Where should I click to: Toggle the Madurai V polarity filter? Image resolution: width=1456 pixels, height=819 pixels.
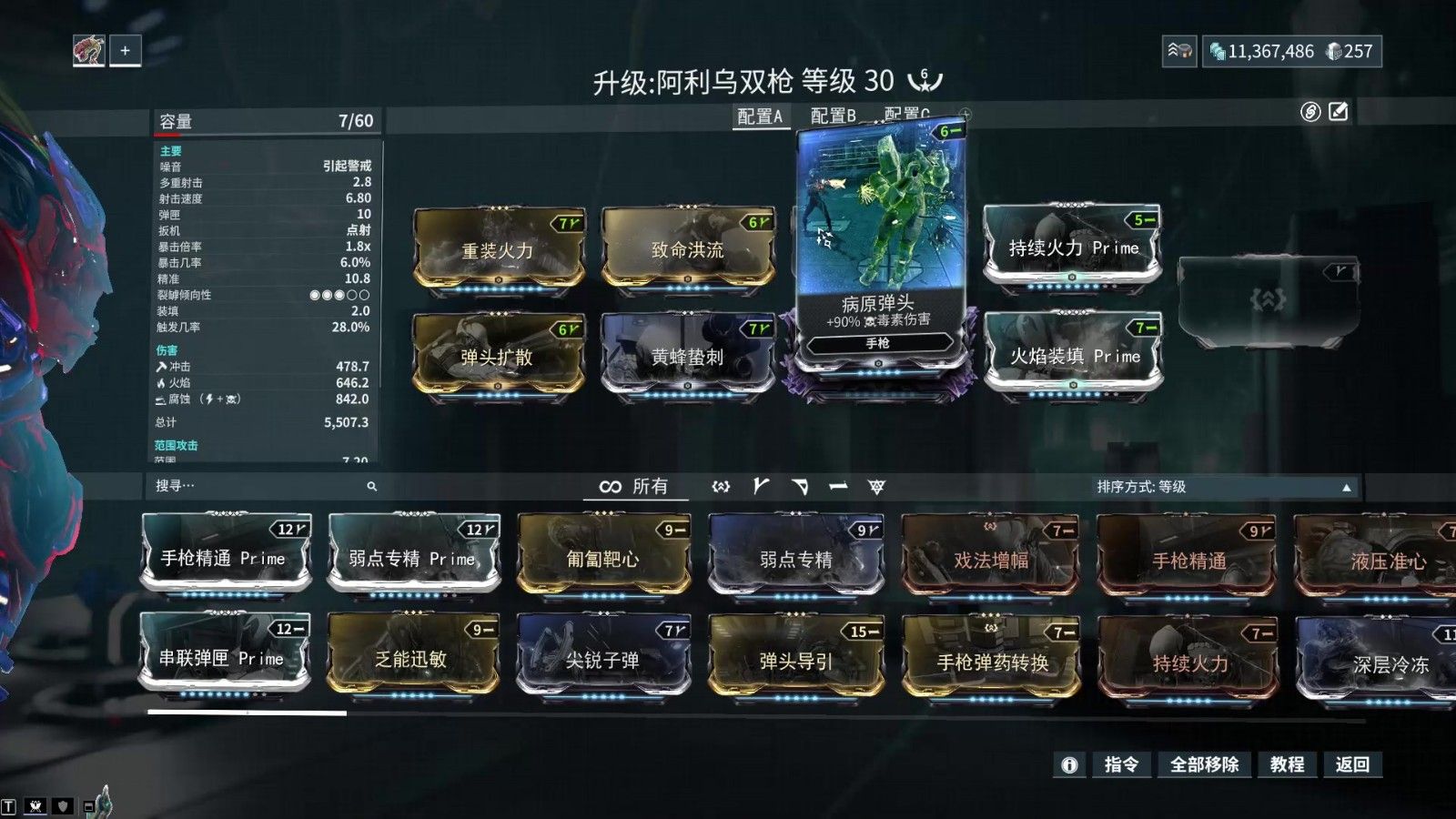pyautogui.click(x=759, y=487)
